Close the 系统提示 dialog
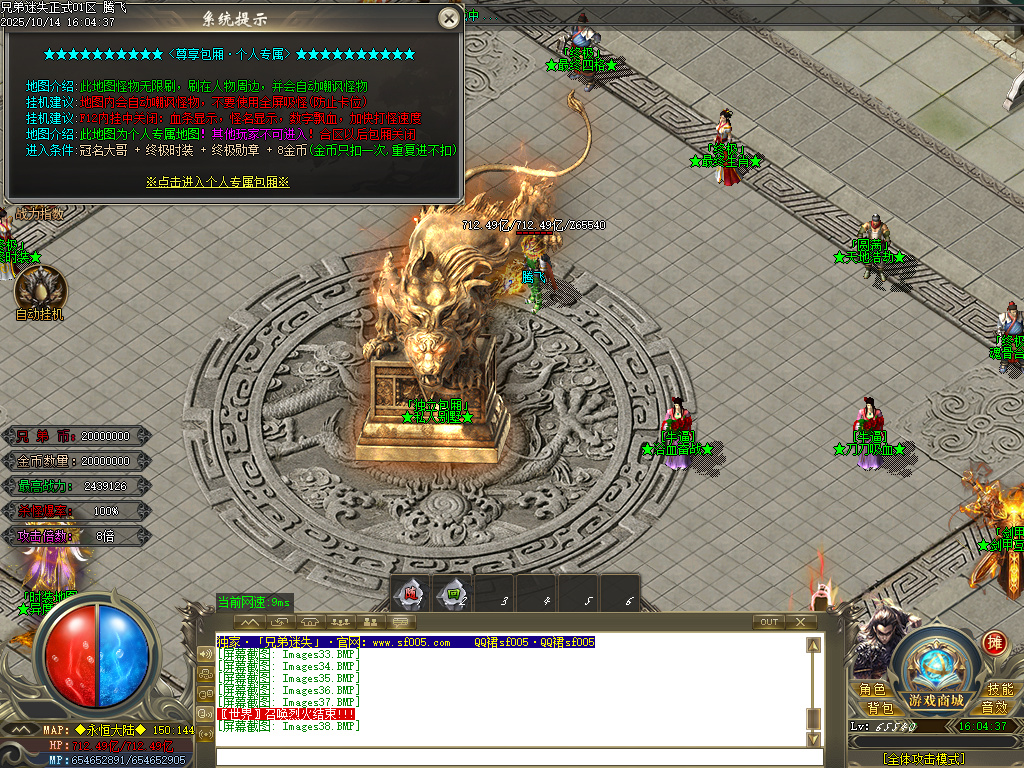Viewport: 1024px width, 768px height. pyautogui.click(x=449, y=18)
